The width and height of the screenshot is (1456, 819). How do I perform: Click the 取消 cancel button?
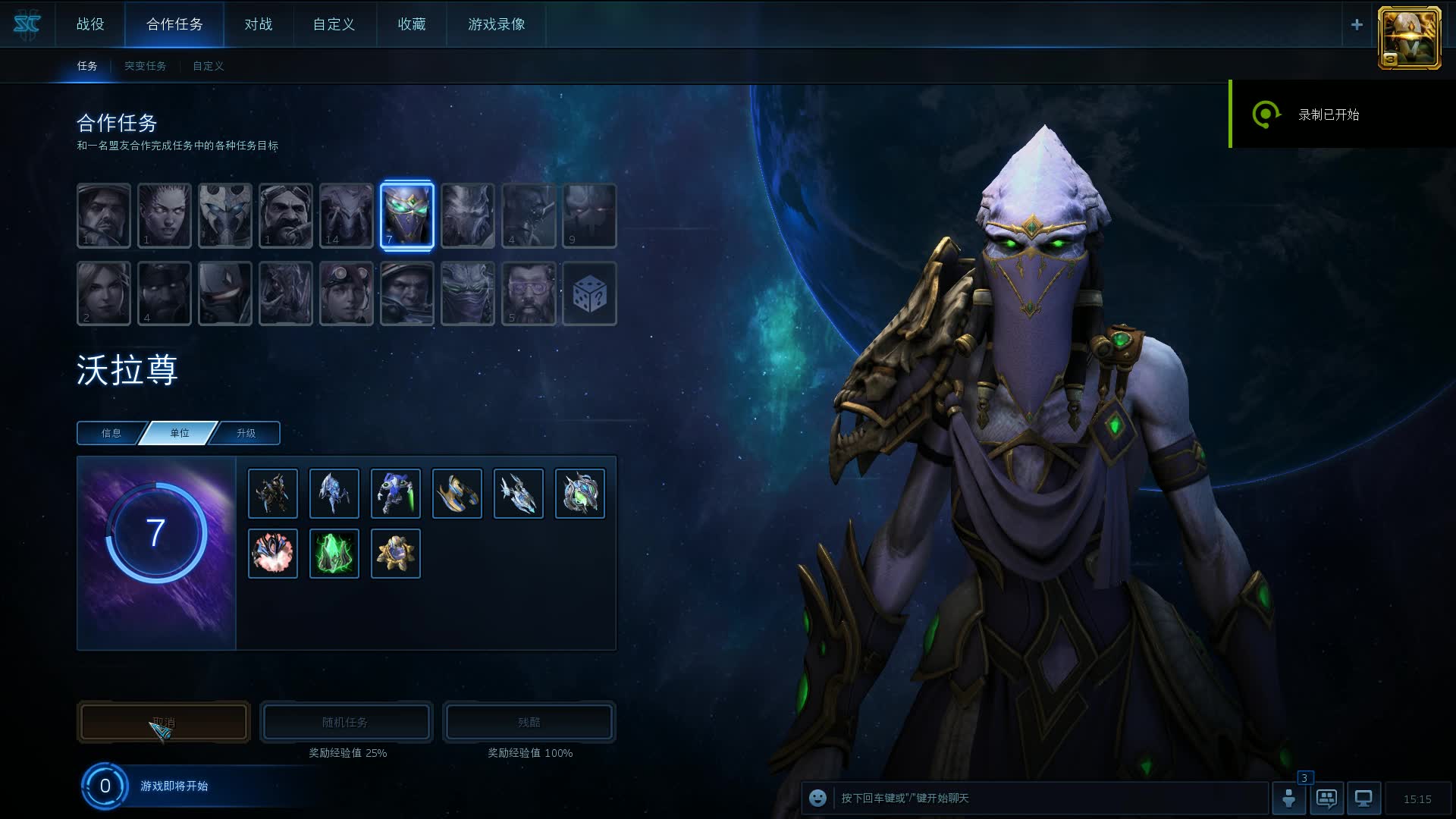[x=164, y=722]
